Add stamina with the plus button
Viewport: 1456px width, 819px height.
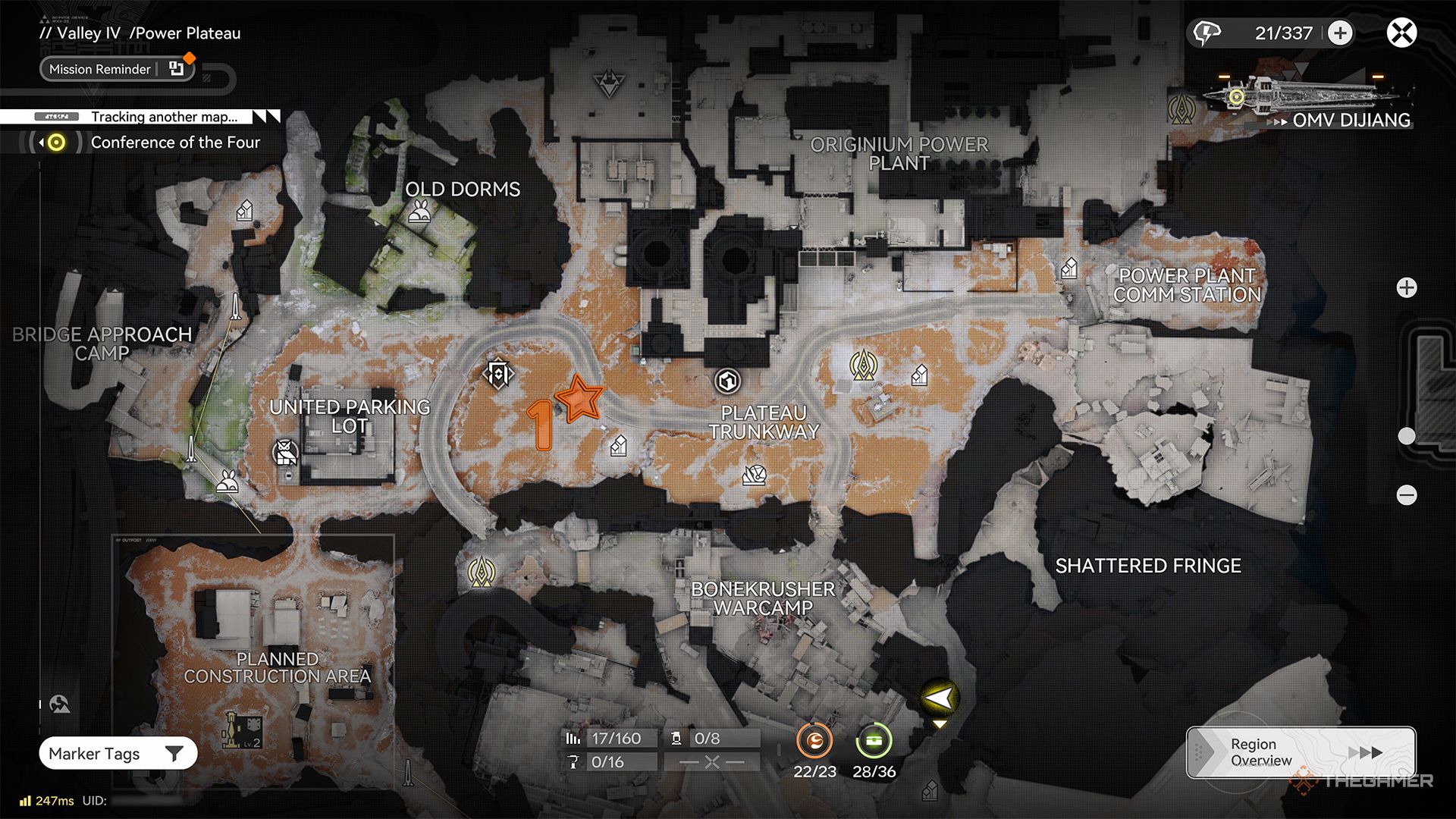(1340, 33)
